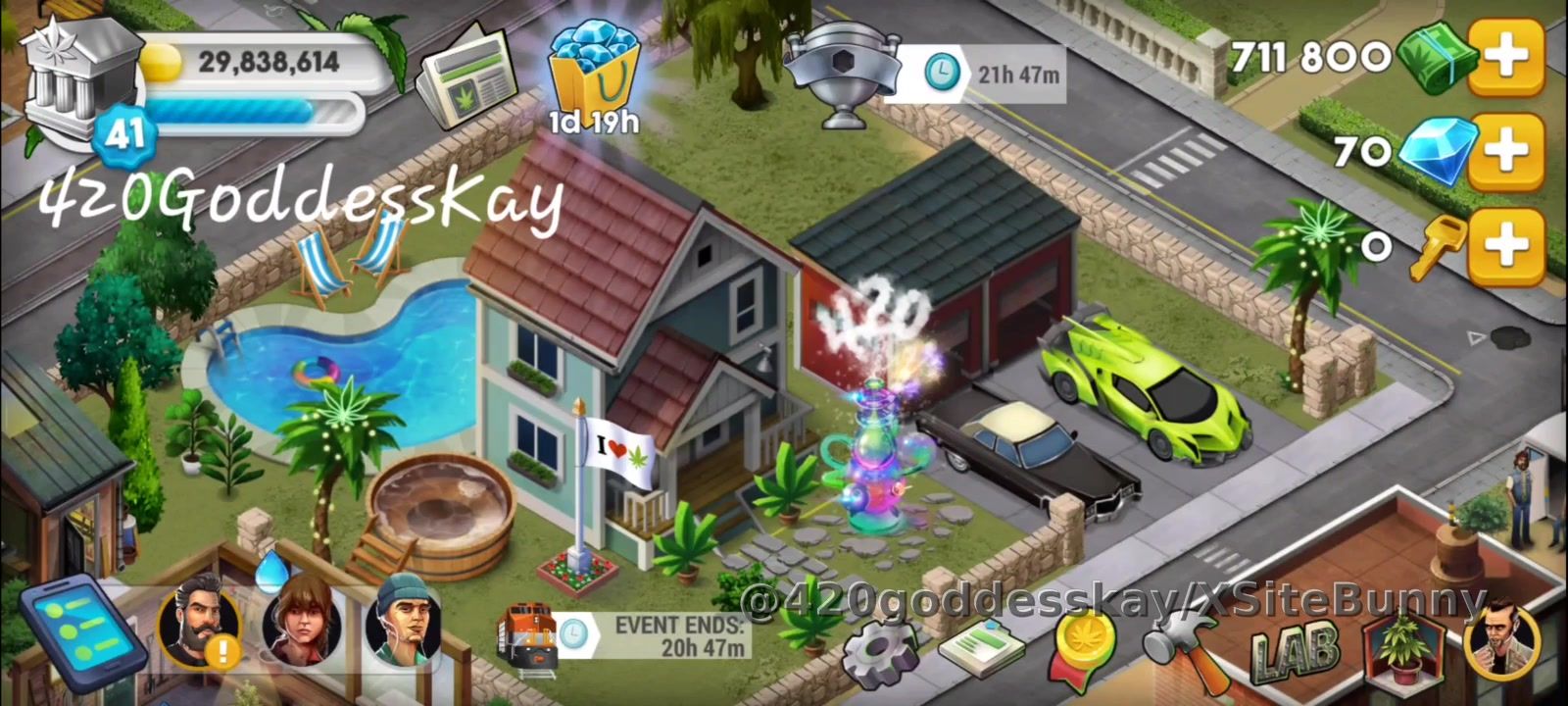Tap the smoking man portrait
The width and height of the screenshot is (1568, 706).
1500,642
